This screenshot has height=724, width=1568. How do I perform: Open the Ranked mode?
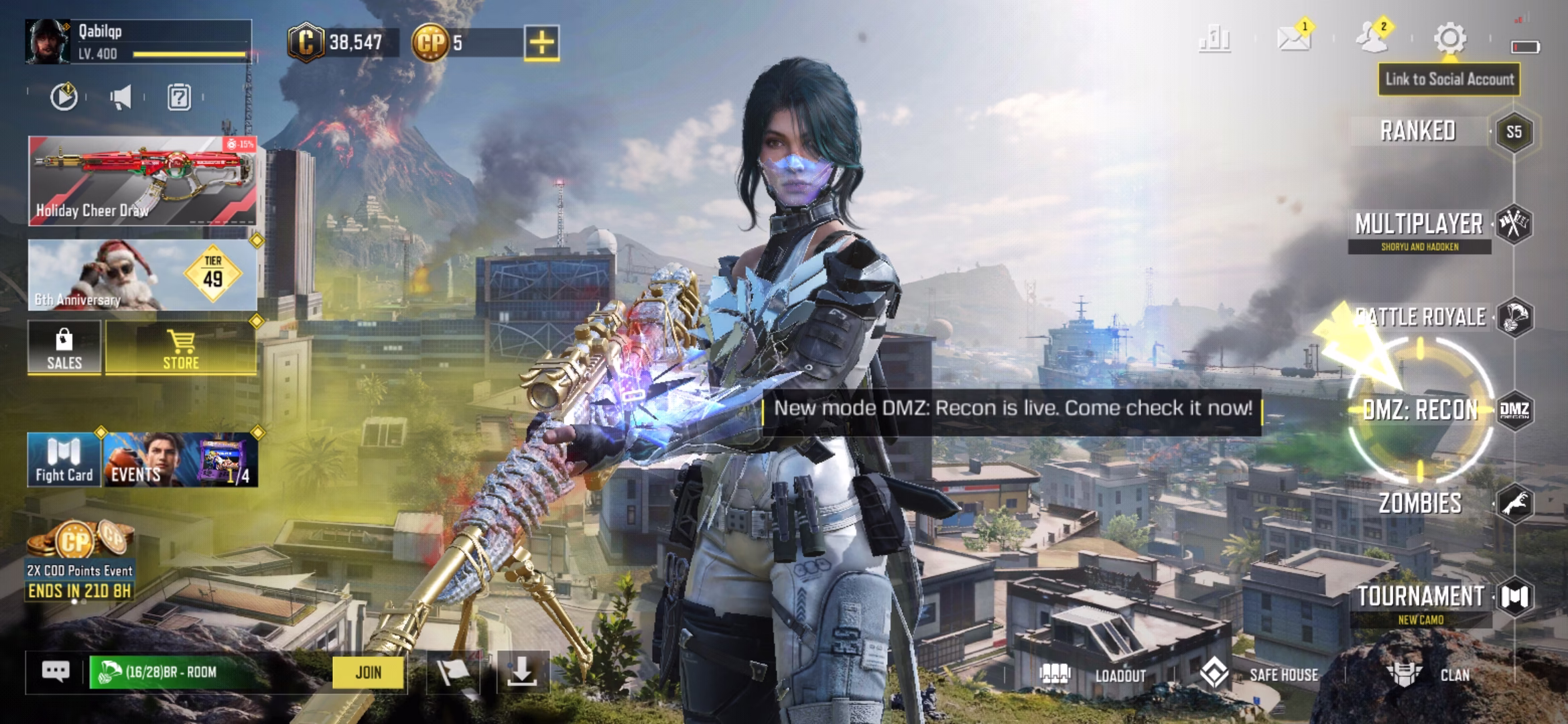point(1419,131)
